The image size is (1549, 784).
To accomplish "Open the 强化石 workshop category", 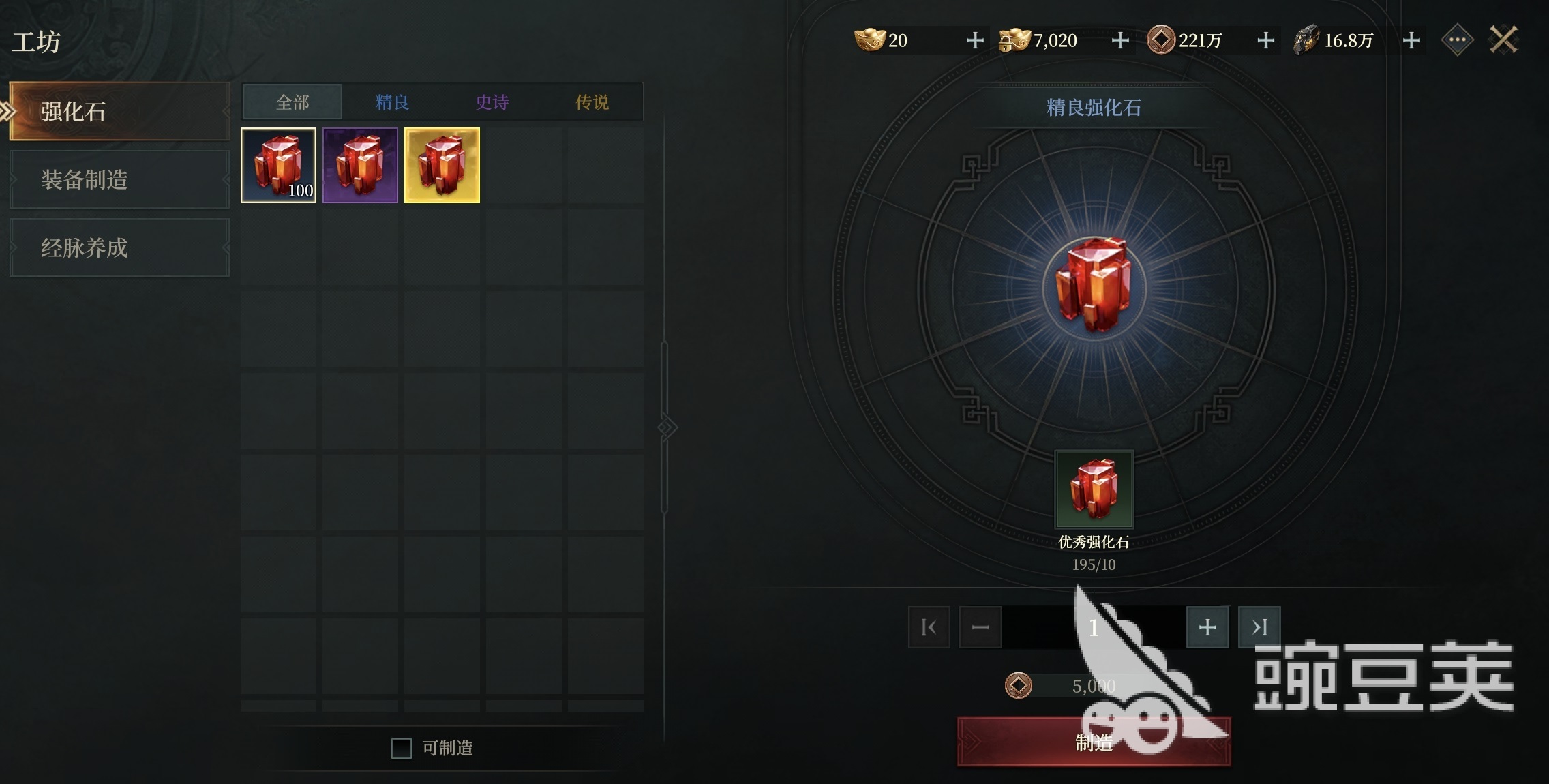I will pyautogui.click(x=119, y=111).
